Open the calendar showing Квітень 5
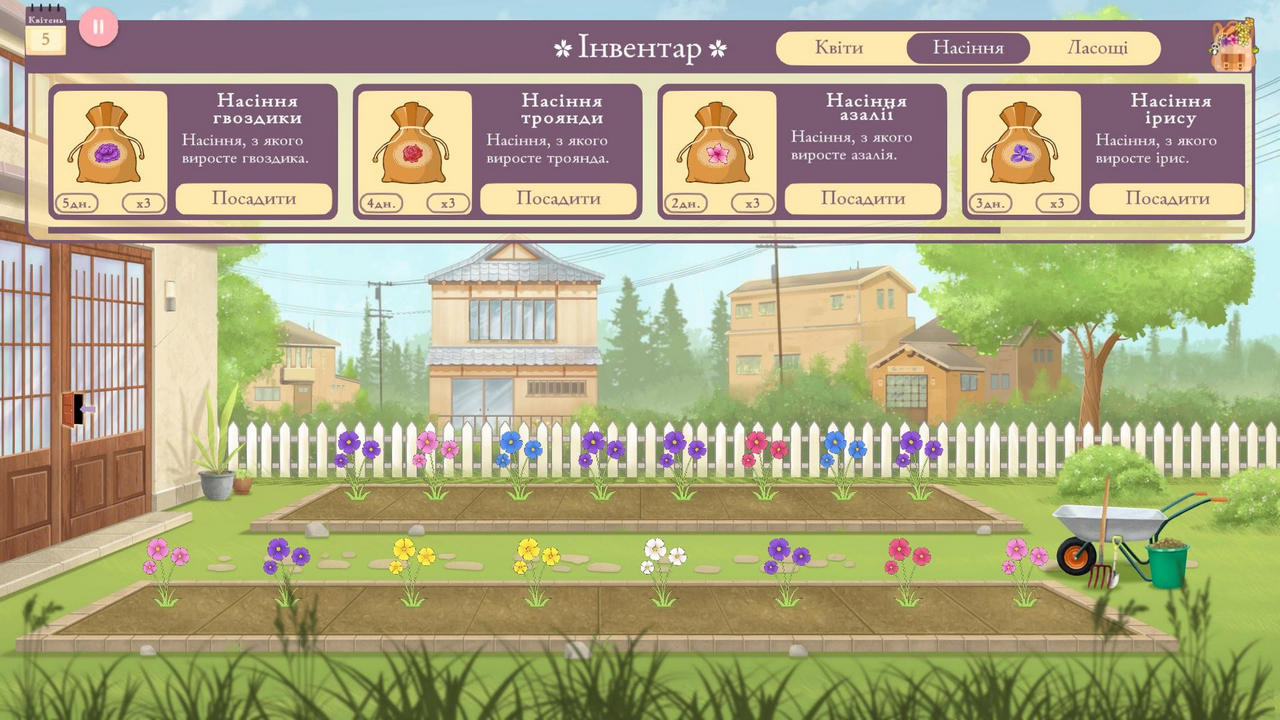The height and width of the screenshot is (720, 1280). pyautogui.click(x=45, y=32)
